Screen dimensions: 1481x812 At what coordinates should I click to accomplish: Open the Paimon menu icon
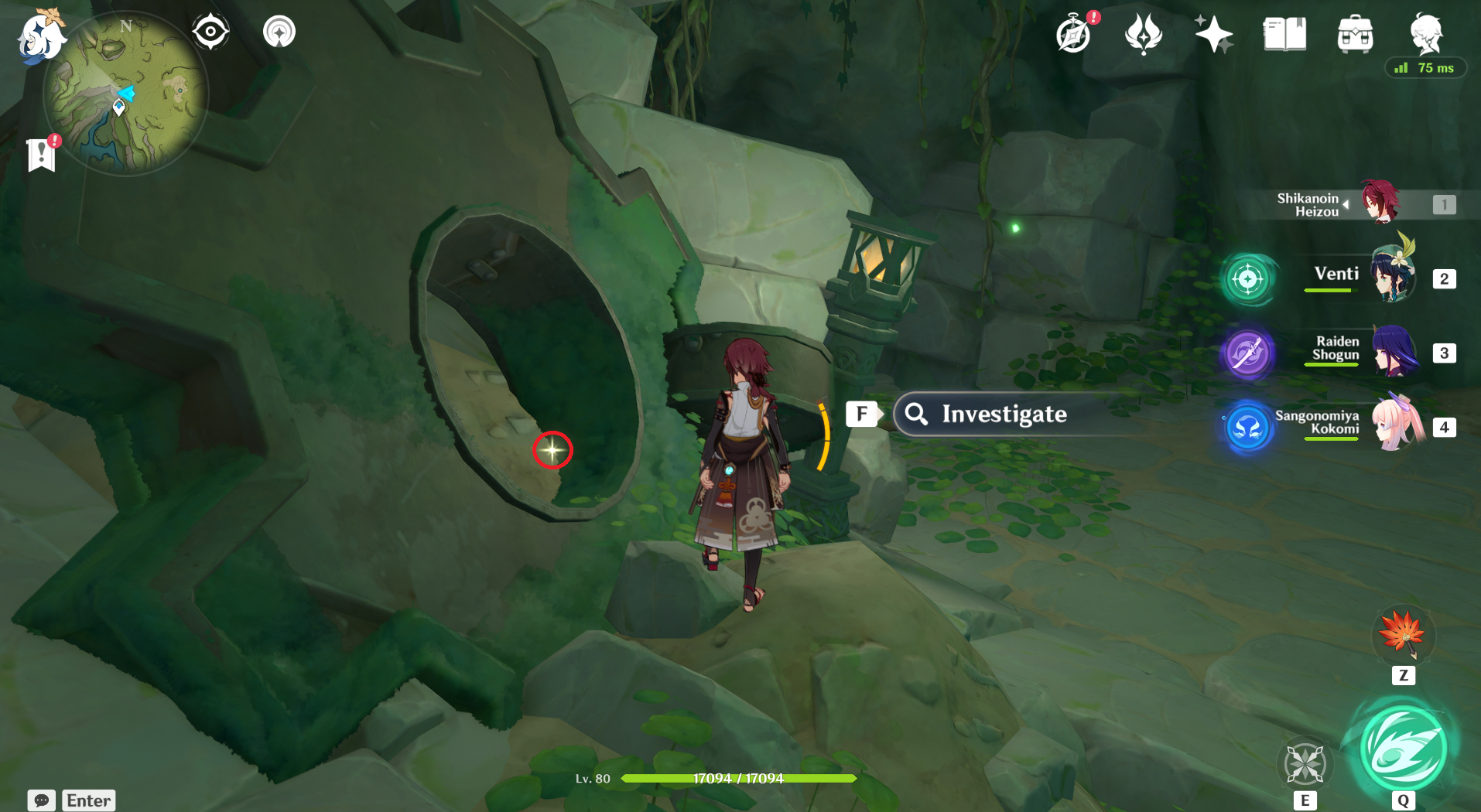40,36
